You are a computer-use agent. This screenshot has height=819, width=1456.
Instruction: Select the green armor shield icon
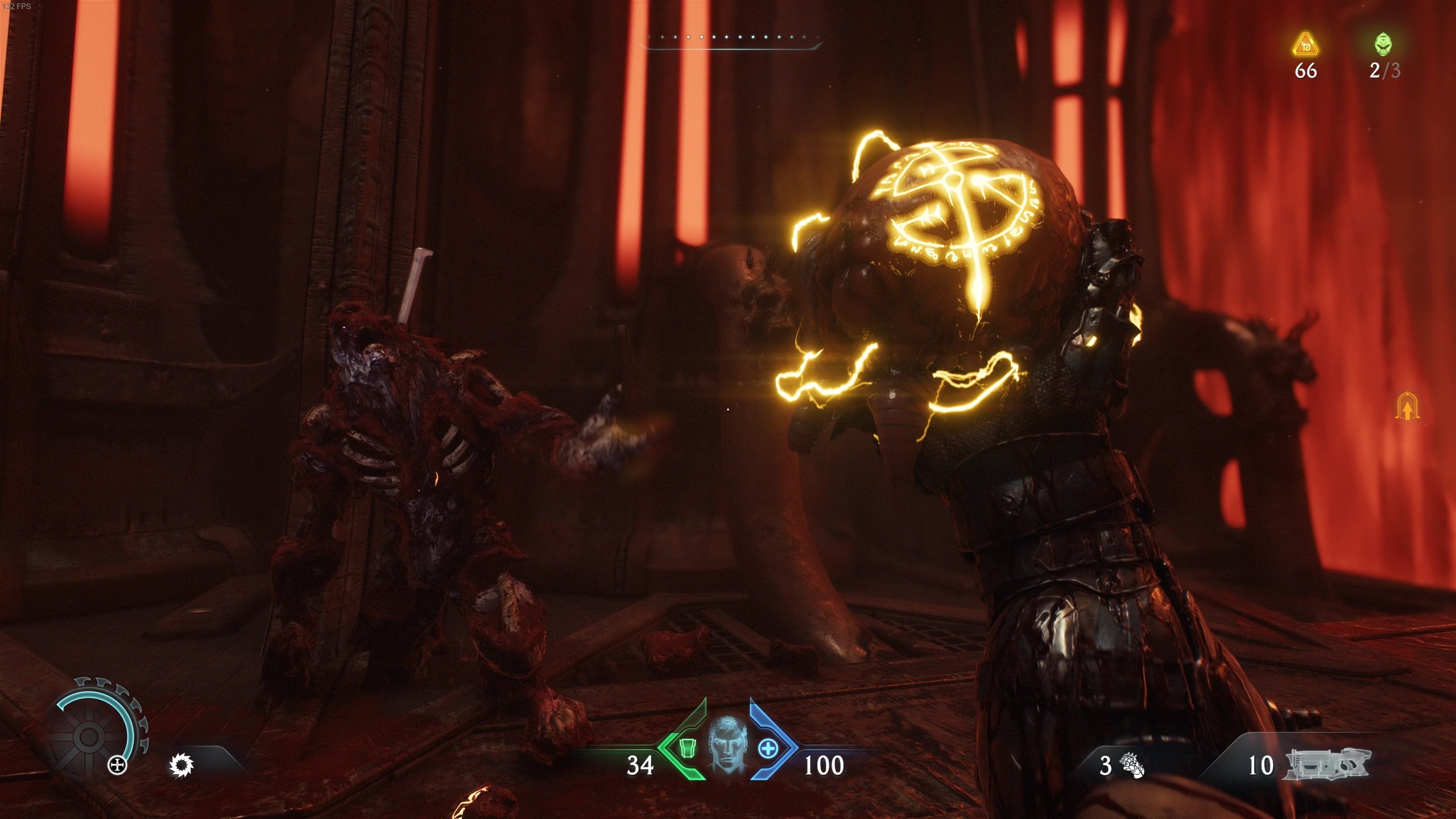688,747
